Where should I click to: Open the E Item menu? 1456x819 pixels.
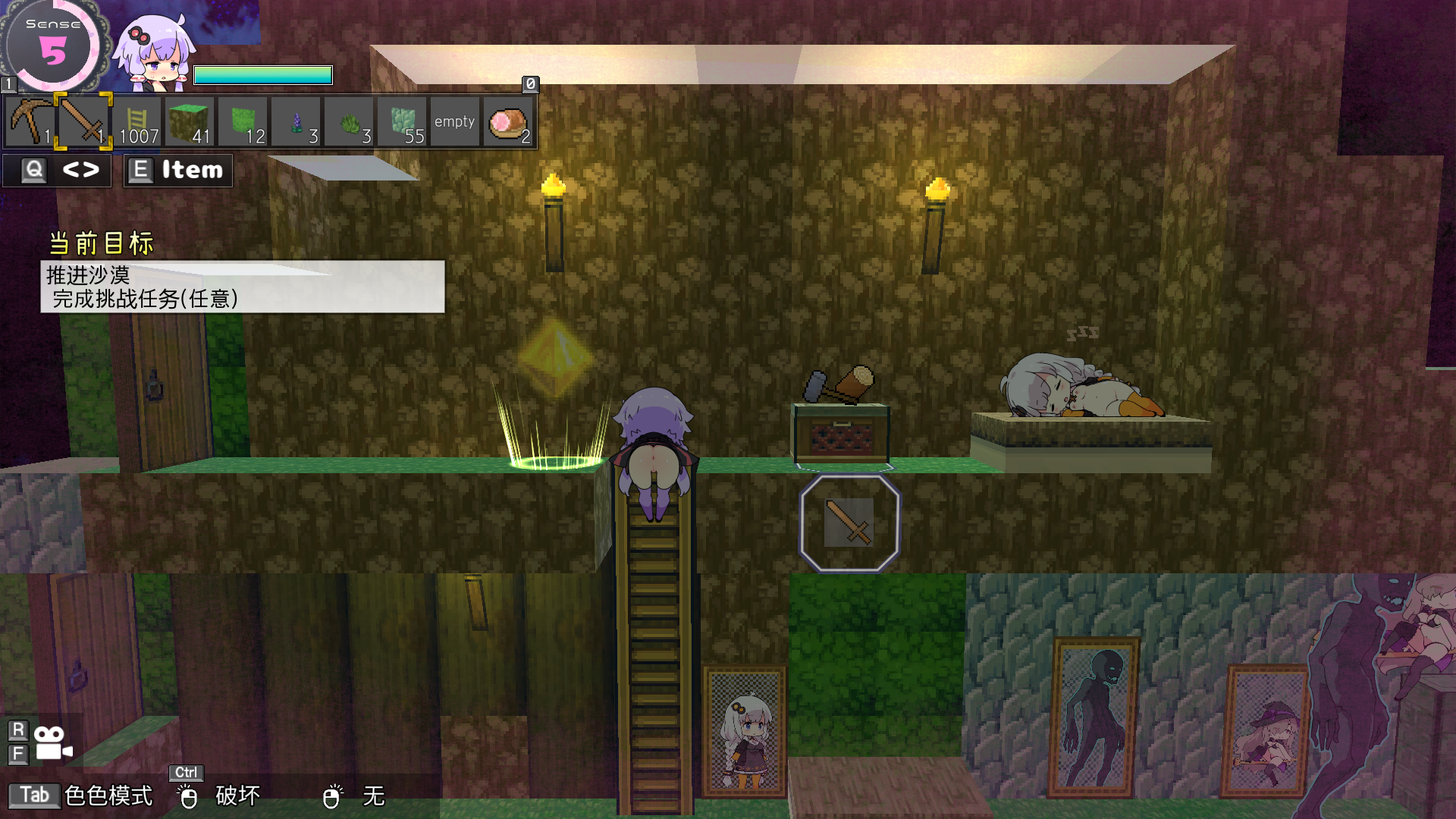coord(177,170)
